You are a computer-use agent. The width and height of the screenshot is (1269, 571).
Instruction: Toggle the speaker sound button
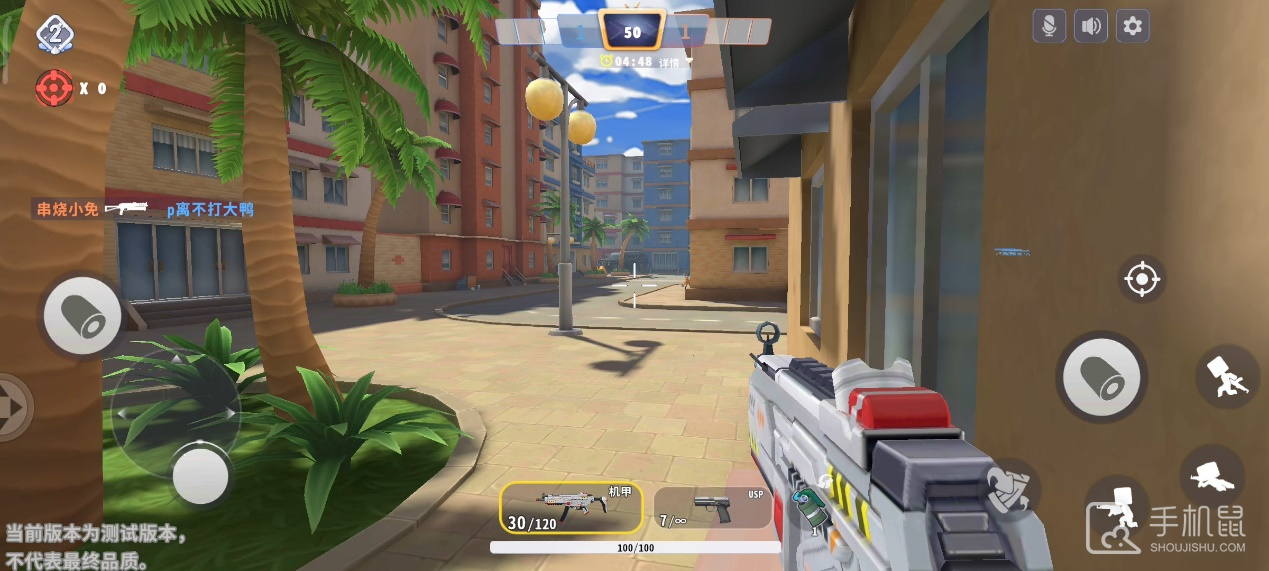[x=1091, y=26]
